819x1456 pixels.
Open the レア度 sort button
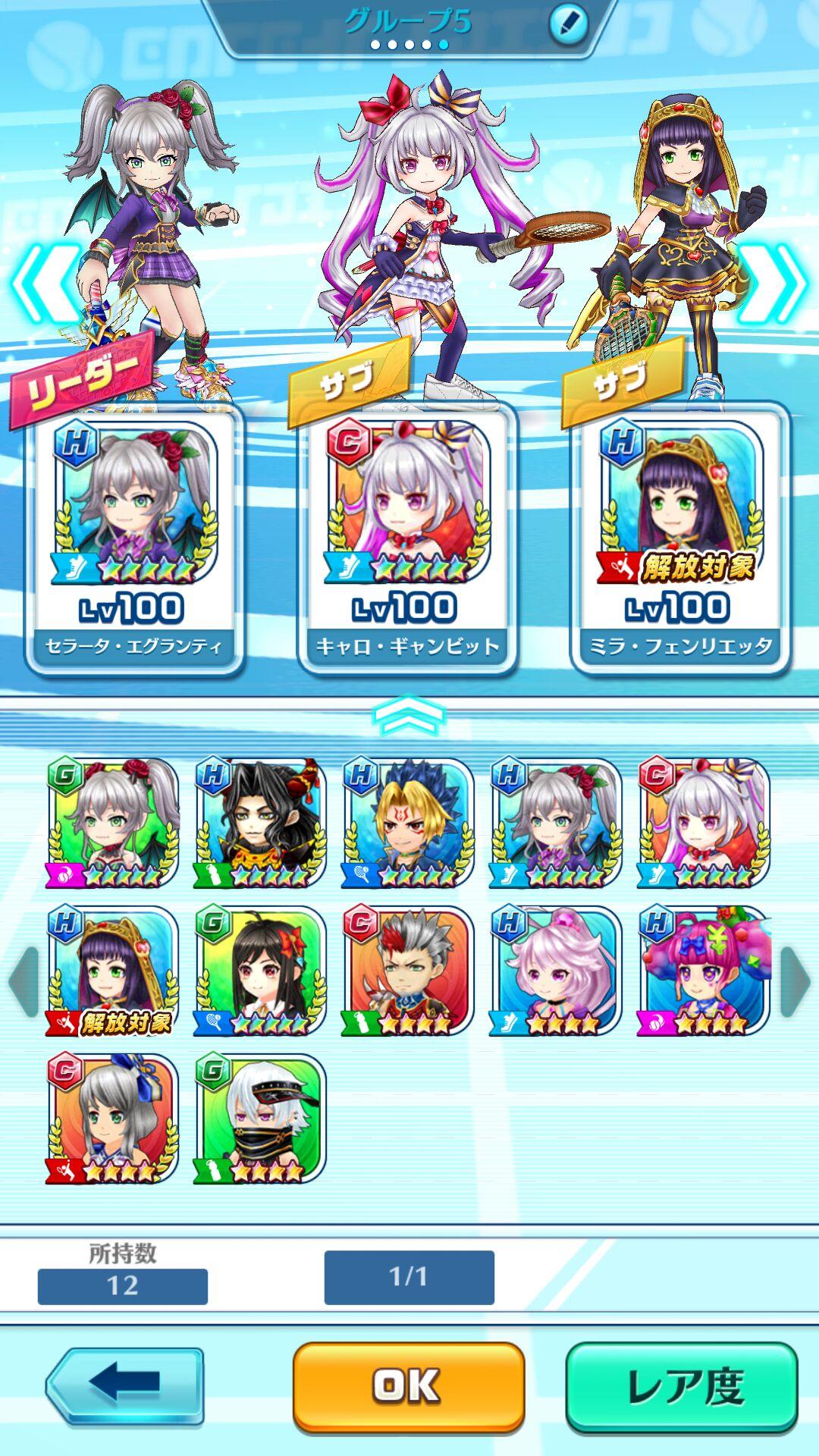tap(682, 1386)
